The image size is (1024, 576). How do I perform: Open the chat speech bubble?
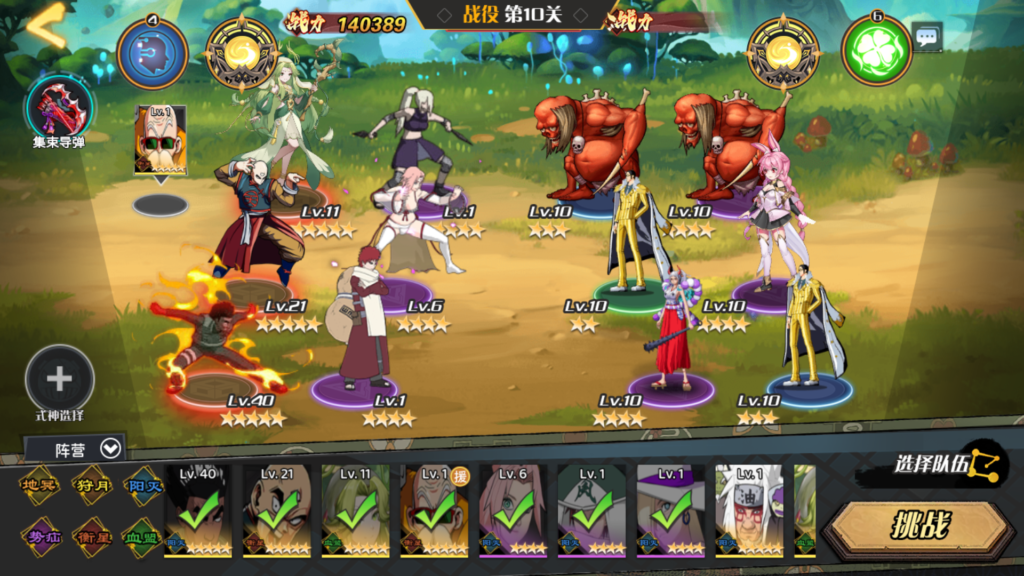(x=927, y=38)
